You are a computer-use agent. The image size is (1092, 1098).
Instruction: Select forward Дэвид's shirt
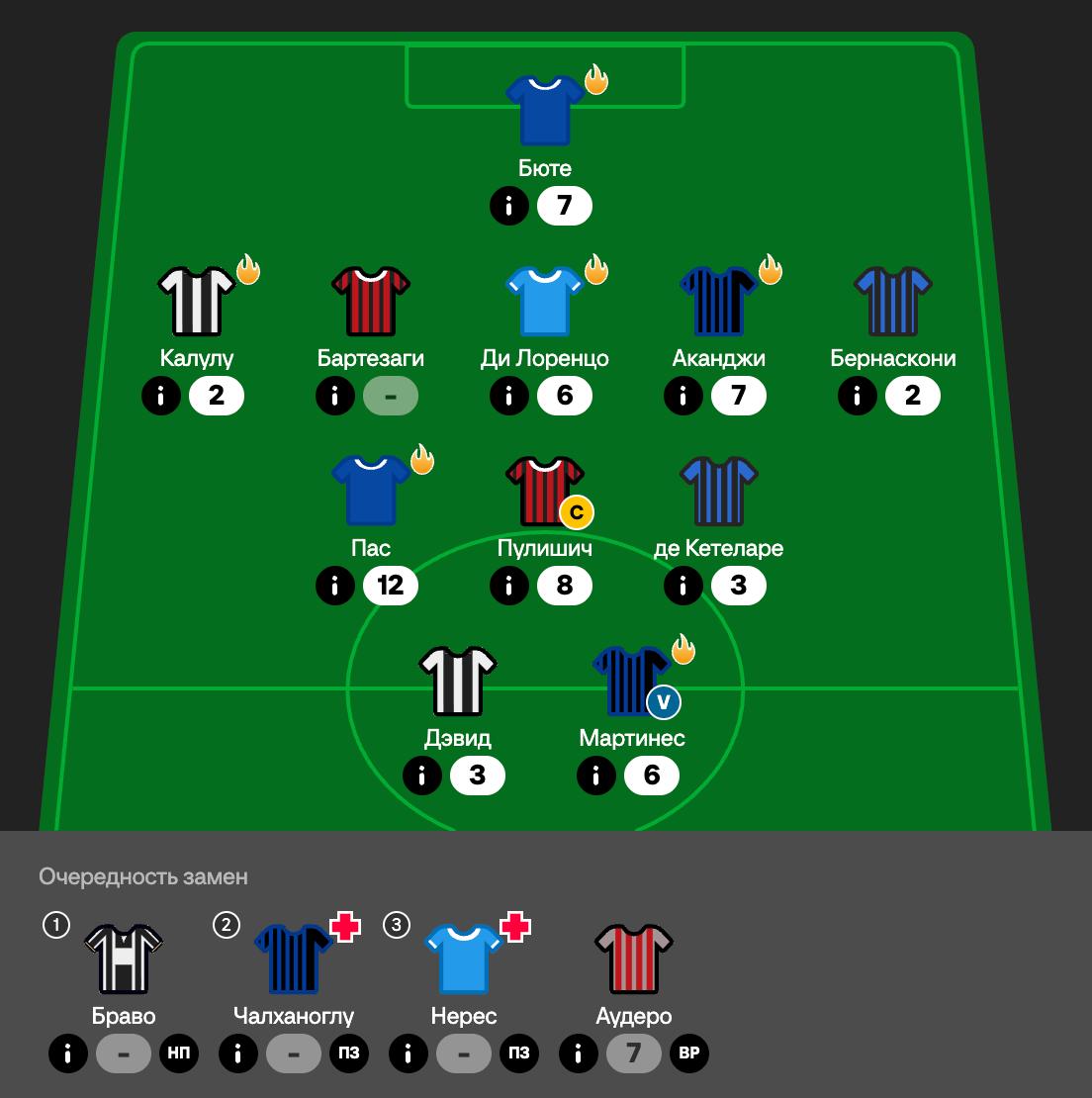click(x=458, y=680)
